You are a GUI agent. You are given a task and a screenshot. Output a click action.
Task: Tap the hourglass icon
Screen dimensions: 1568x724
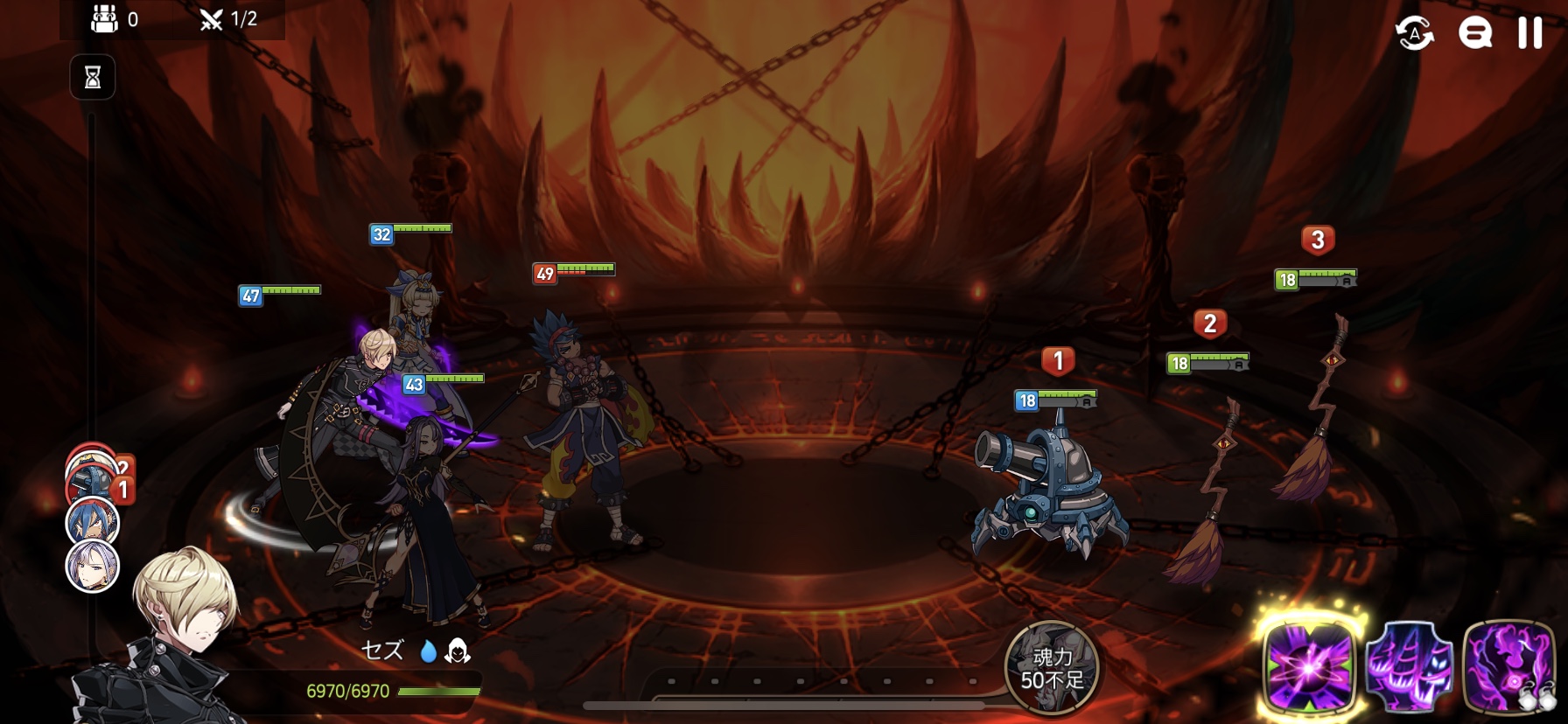click(x=93, y=78)
